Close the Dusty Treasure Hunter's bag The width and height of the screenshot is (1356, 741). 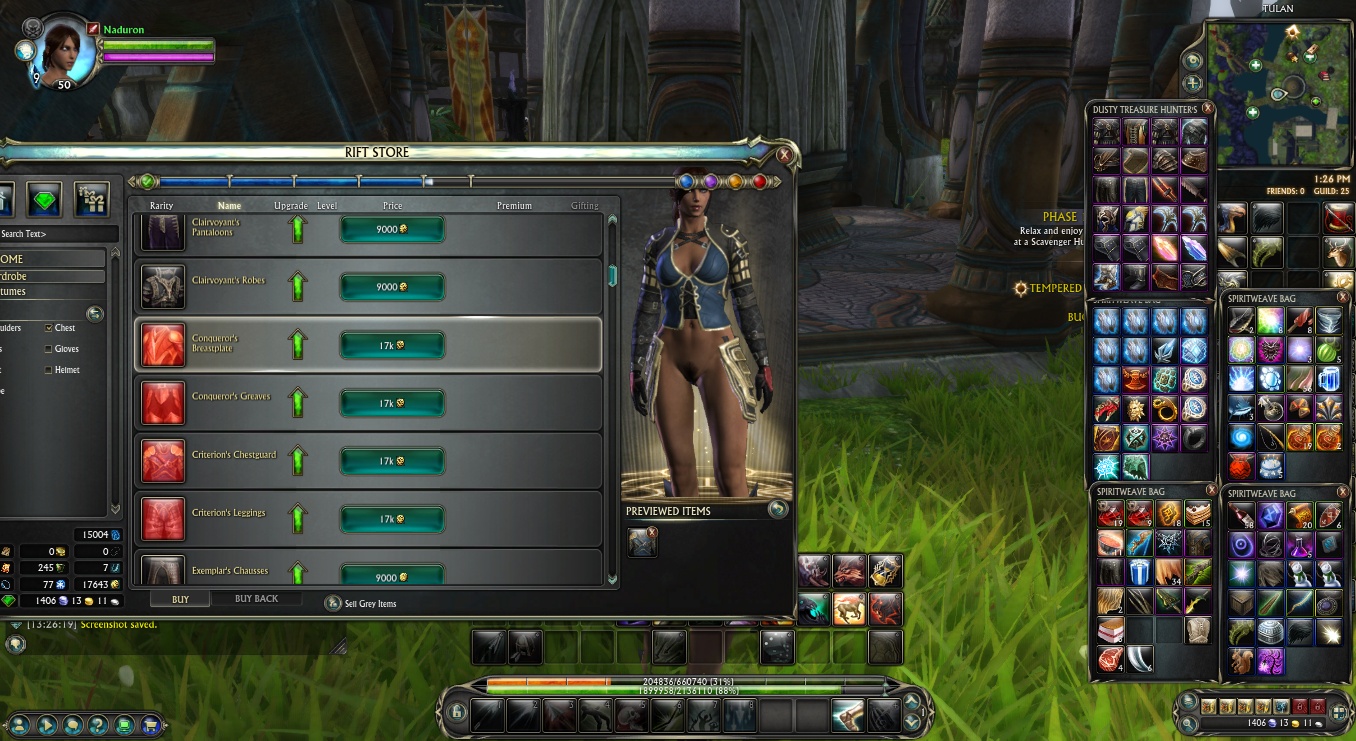click(x=1207, y=108)
